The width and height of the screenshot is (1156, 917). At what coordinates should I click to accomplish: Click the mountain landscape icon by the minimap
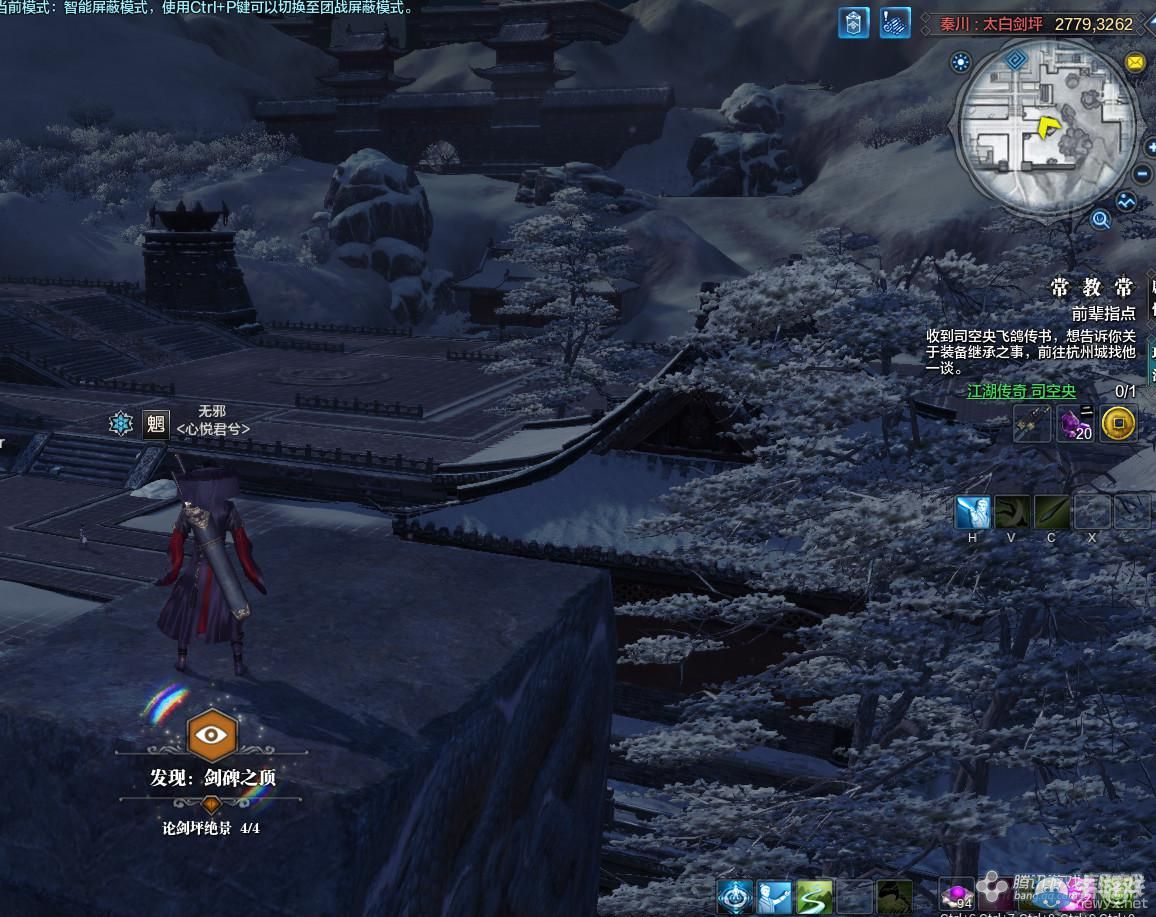(x=1128, y=201)
